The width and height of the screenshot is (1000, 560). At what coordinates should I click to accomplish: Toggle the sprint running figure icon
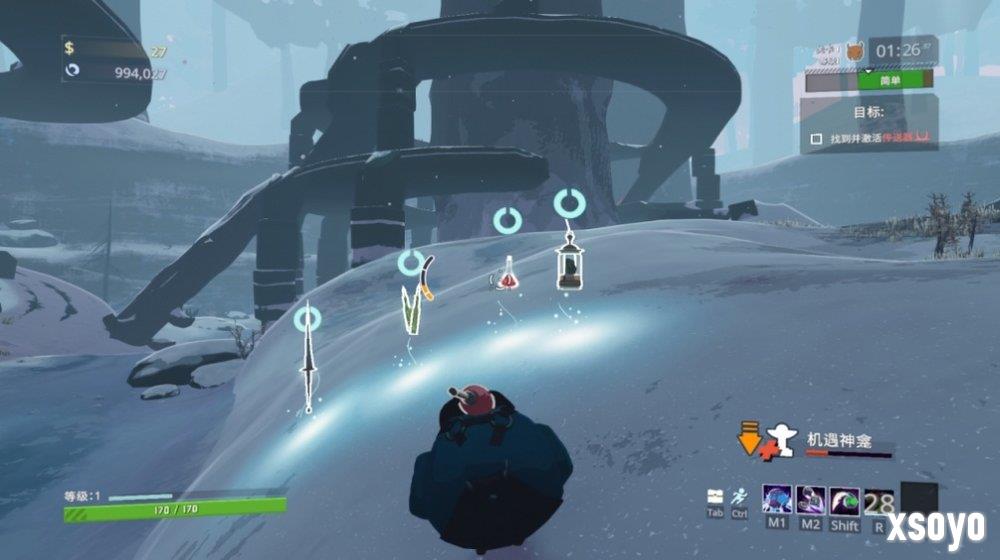[x=739, y=496]
